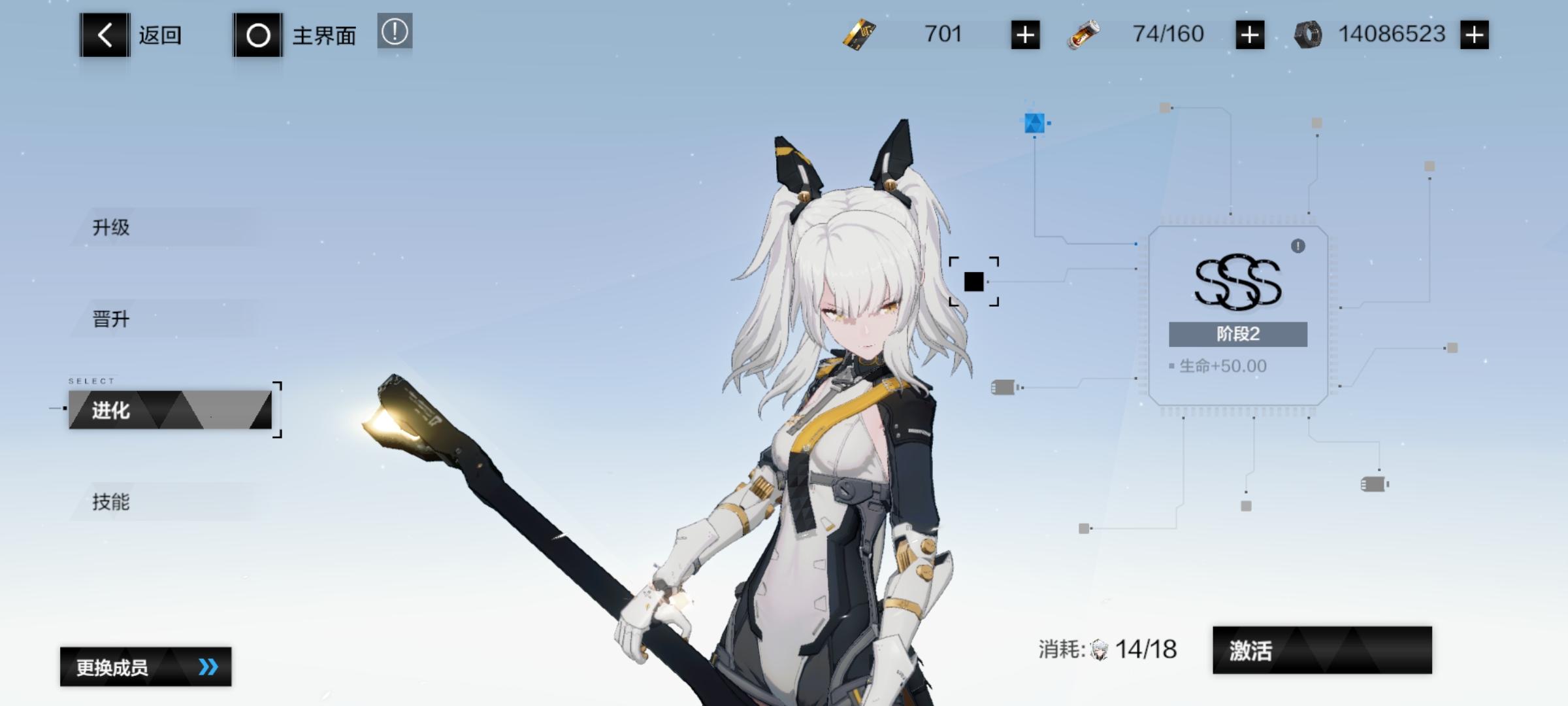Click the plus button next to 701
The height and width of the screenshot is (706, 1568).
coord(1023,34)
